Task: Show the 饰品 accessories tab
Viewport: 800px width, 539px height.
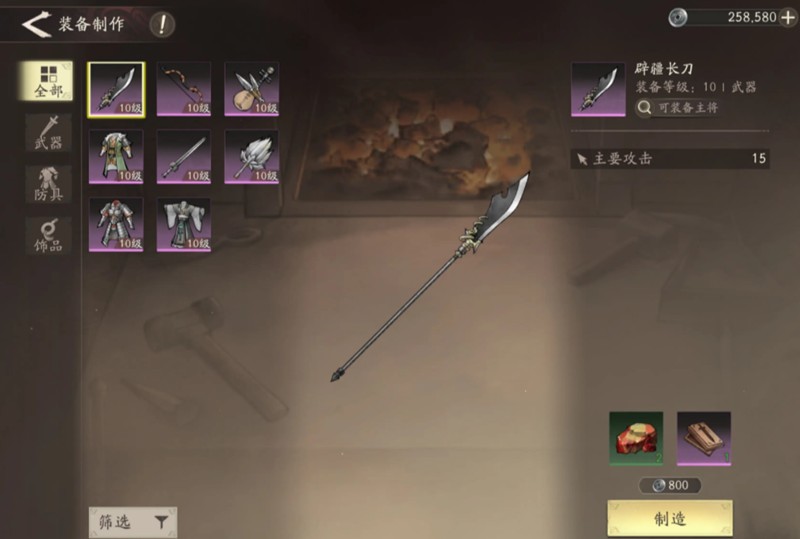Action: coord(48,237)
